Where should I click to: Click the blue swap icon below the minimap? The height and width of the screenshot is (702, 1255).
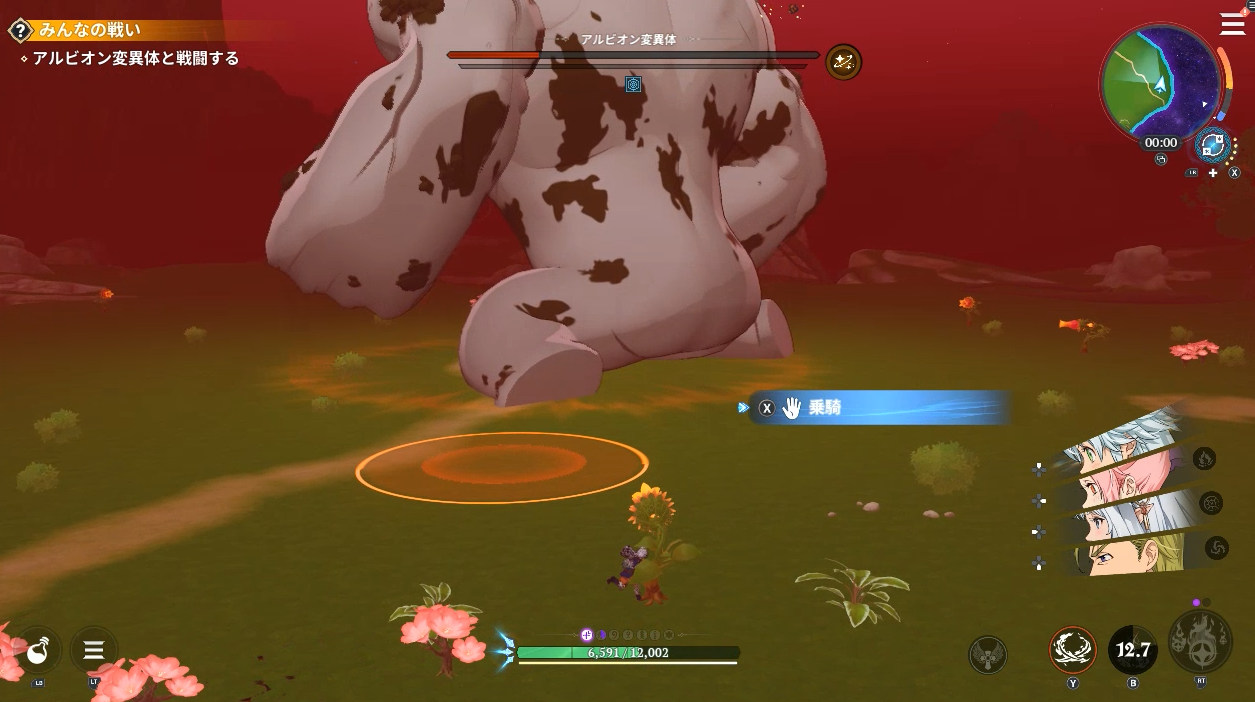pyautogui.click(x=1213, y=145)
